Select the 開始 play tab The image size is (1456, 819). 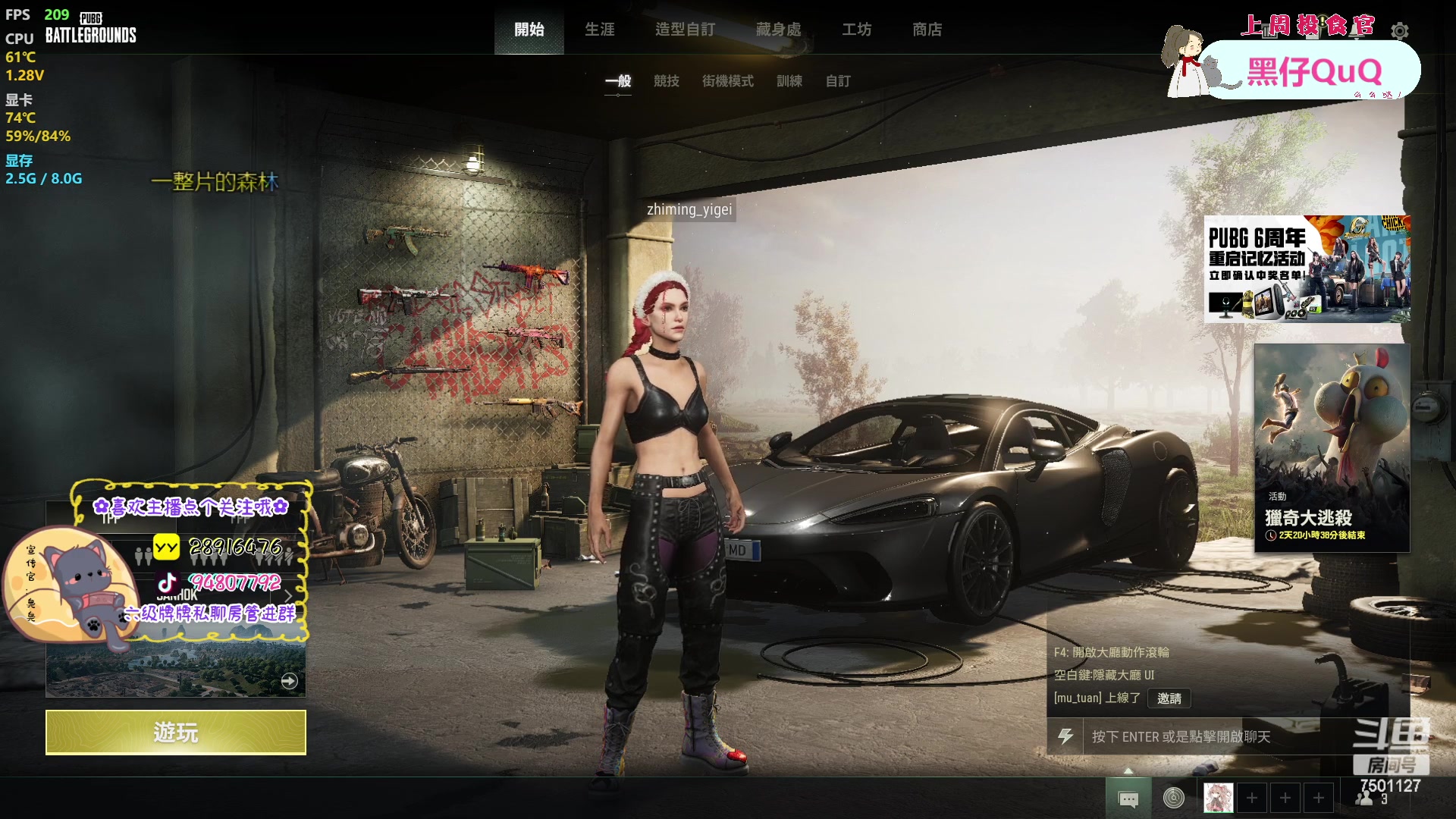point(529,30)
